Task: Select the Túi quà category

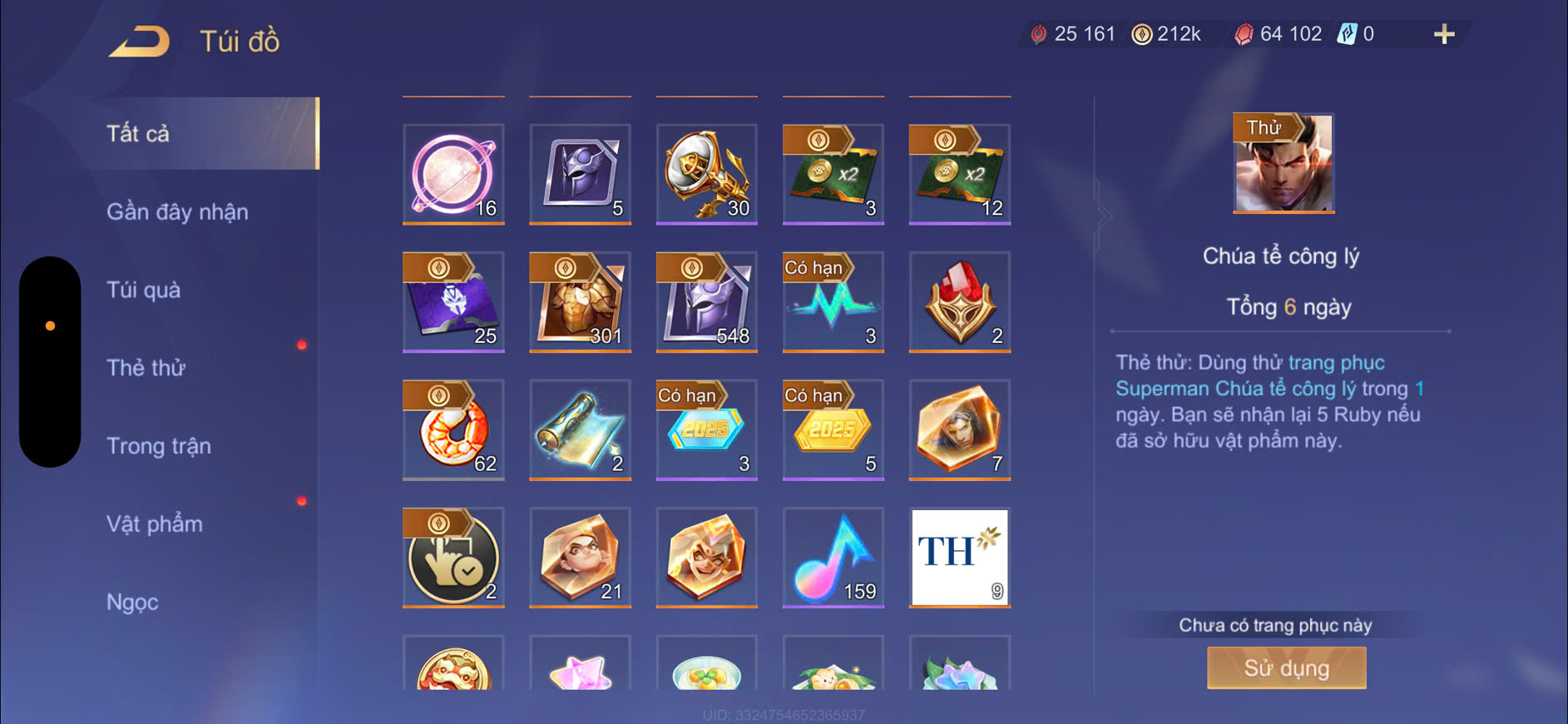Action: click(x=143, y=290)
